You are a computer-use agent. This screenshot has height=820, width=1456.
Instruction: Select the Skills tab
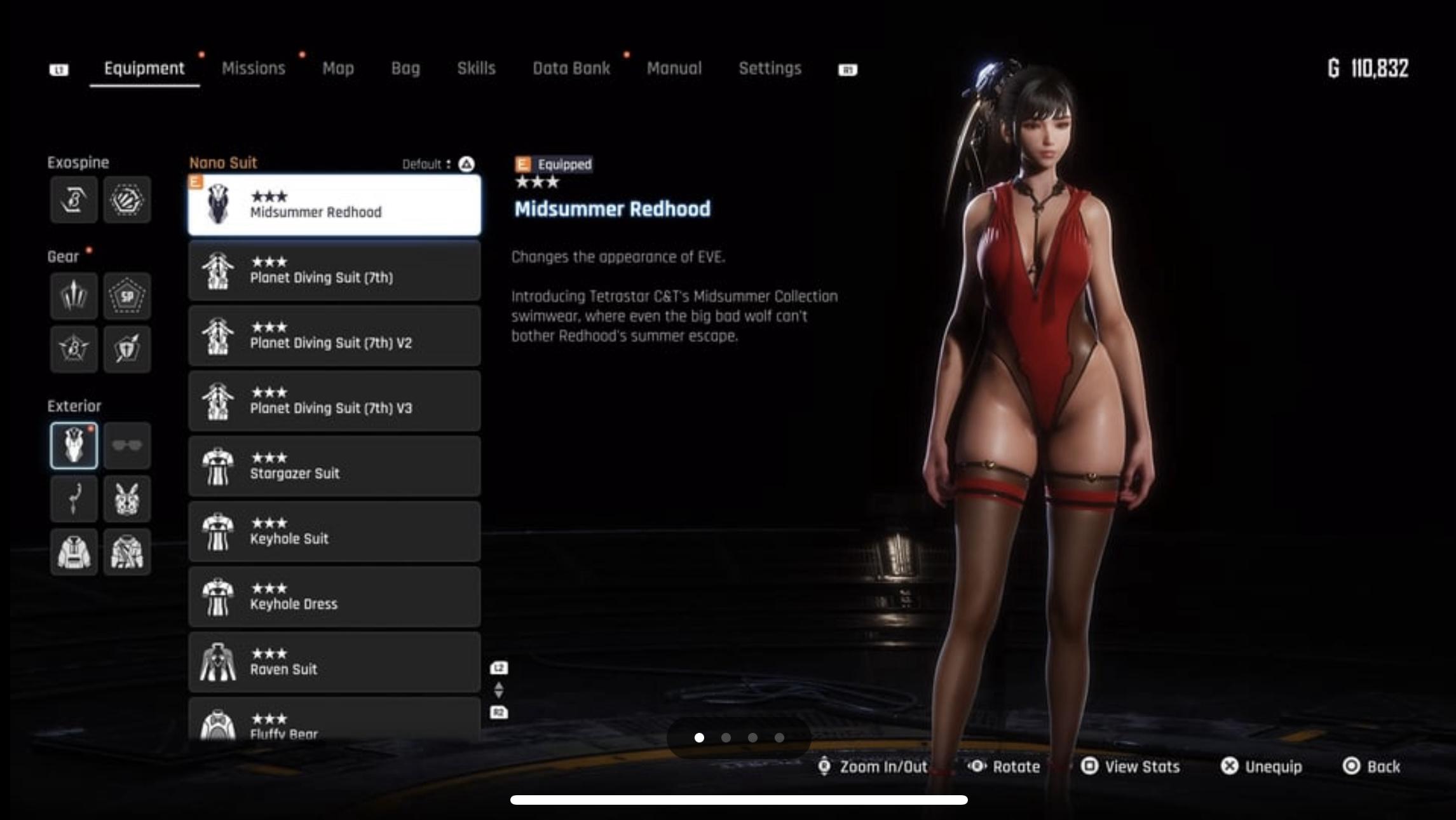[x=476, y=69]
